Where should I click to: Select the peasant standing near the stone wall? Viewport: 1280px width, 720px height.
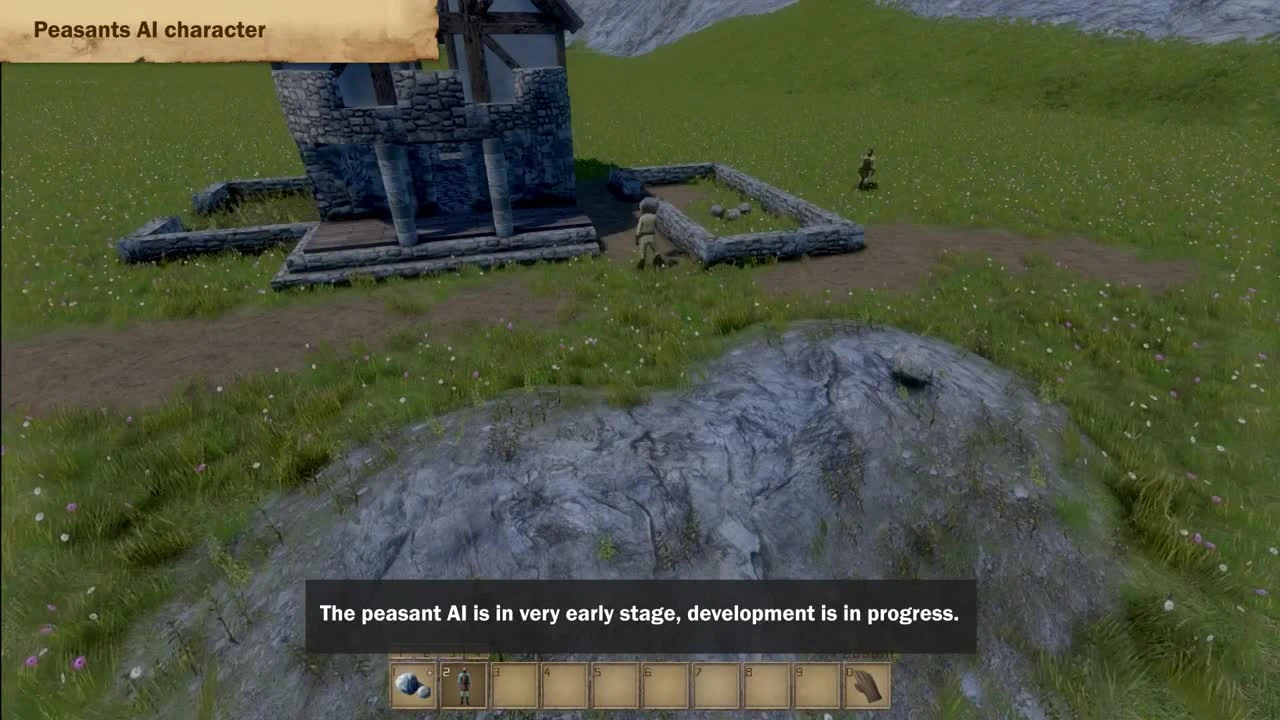(x=645, y=230)
